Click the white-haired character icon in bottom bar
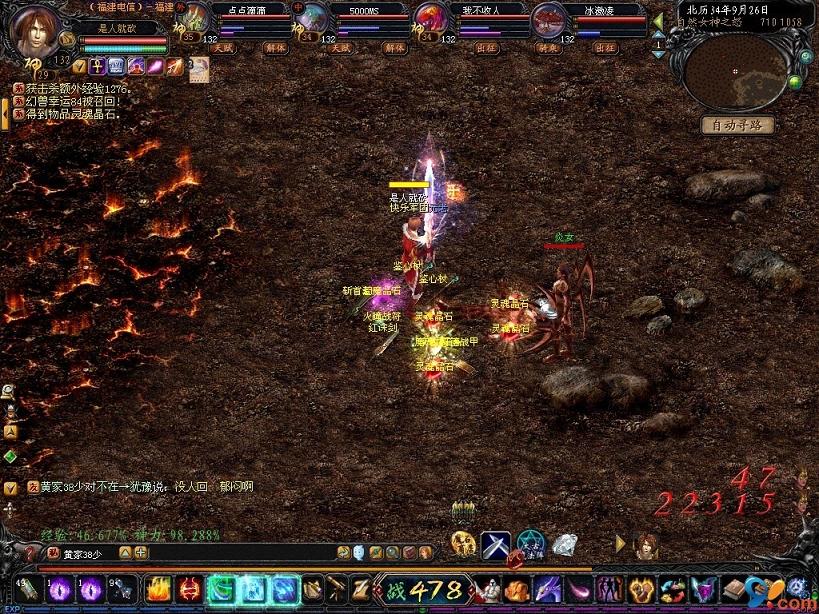 pyautogui.click(x=487, y=589)
